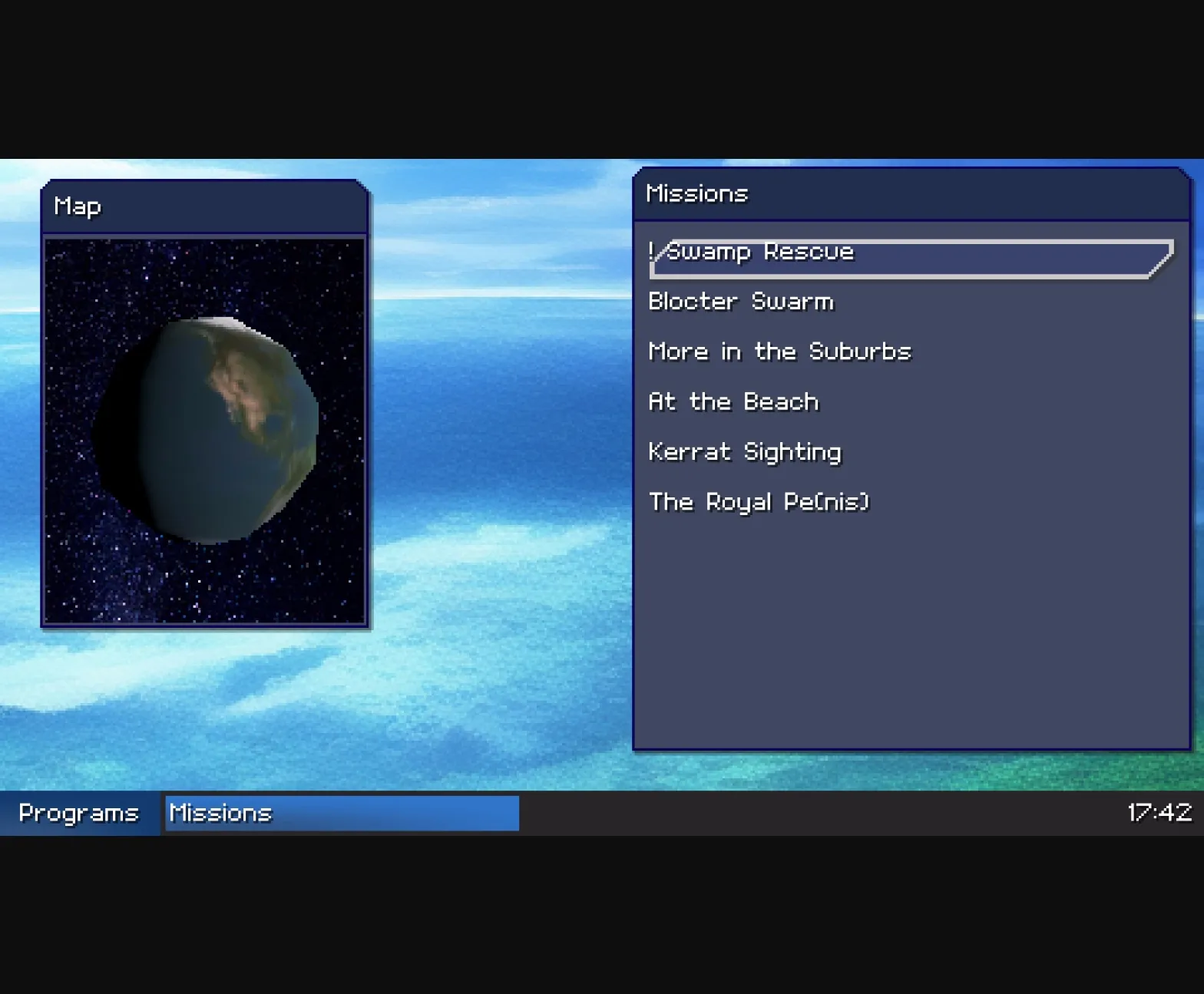This screenshot has height=994, width=1204.
Task: Select The Royal Pe(nis) mission
Action: pyautogui.click(x=759, y=501)
